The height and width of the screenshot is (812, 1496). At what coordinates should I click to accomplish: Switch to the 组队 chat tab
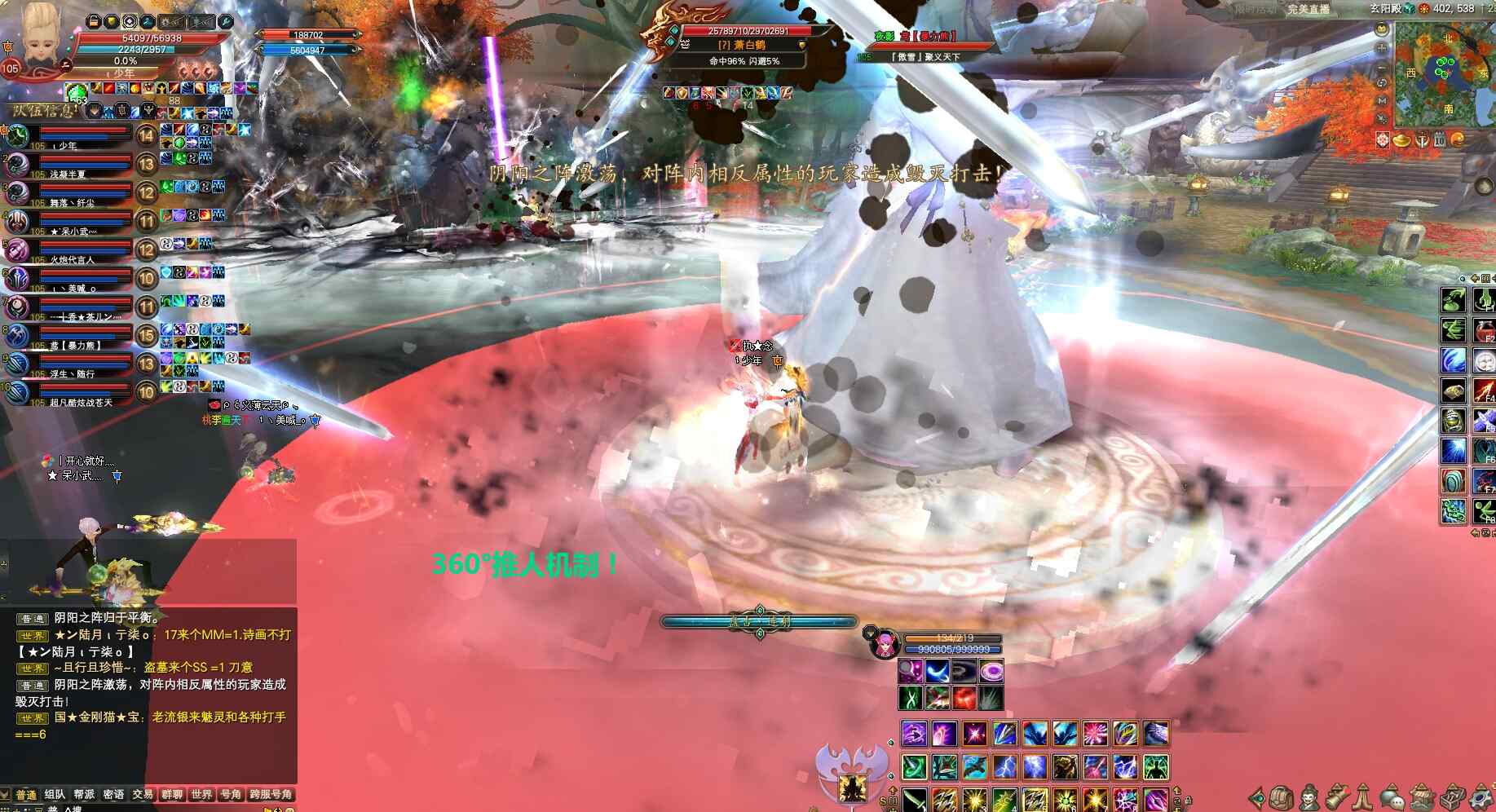click(55, 795)
